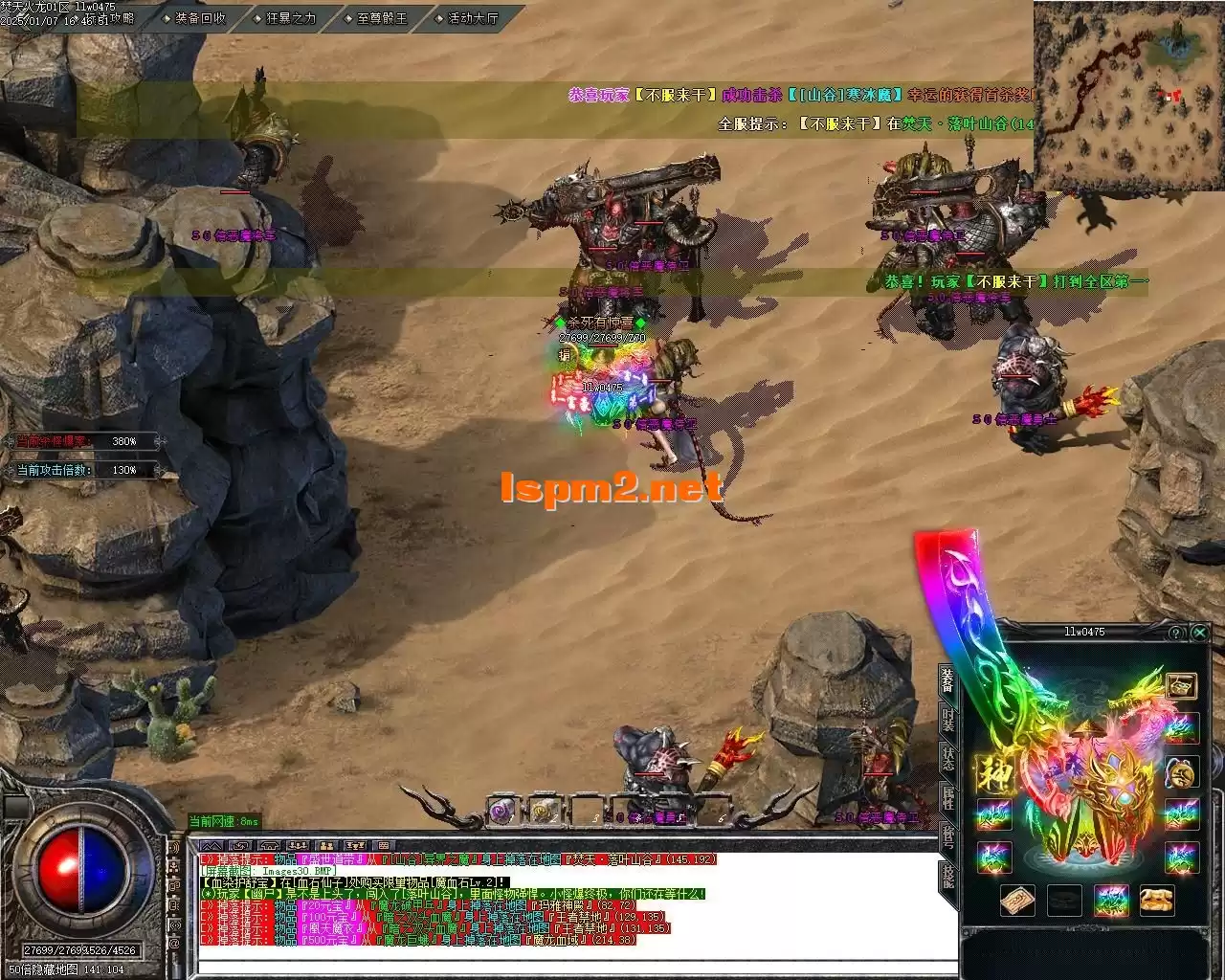
Task: Select the golden boots equipment slot
Action: (1158, 901)
